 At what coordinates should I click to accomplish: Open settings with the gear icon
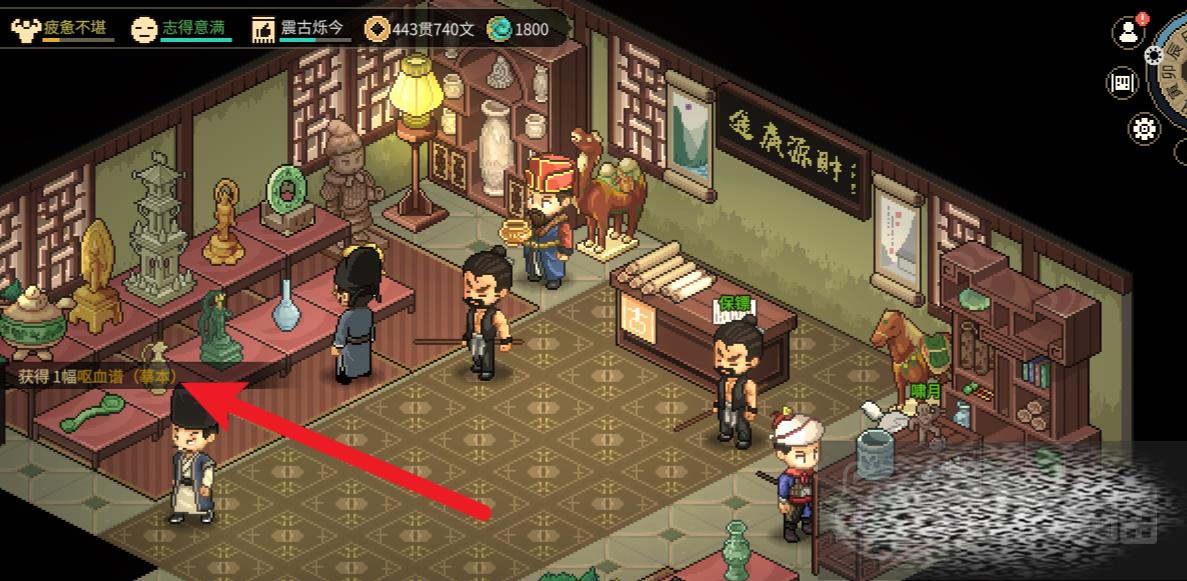(x=1144, y=128)
